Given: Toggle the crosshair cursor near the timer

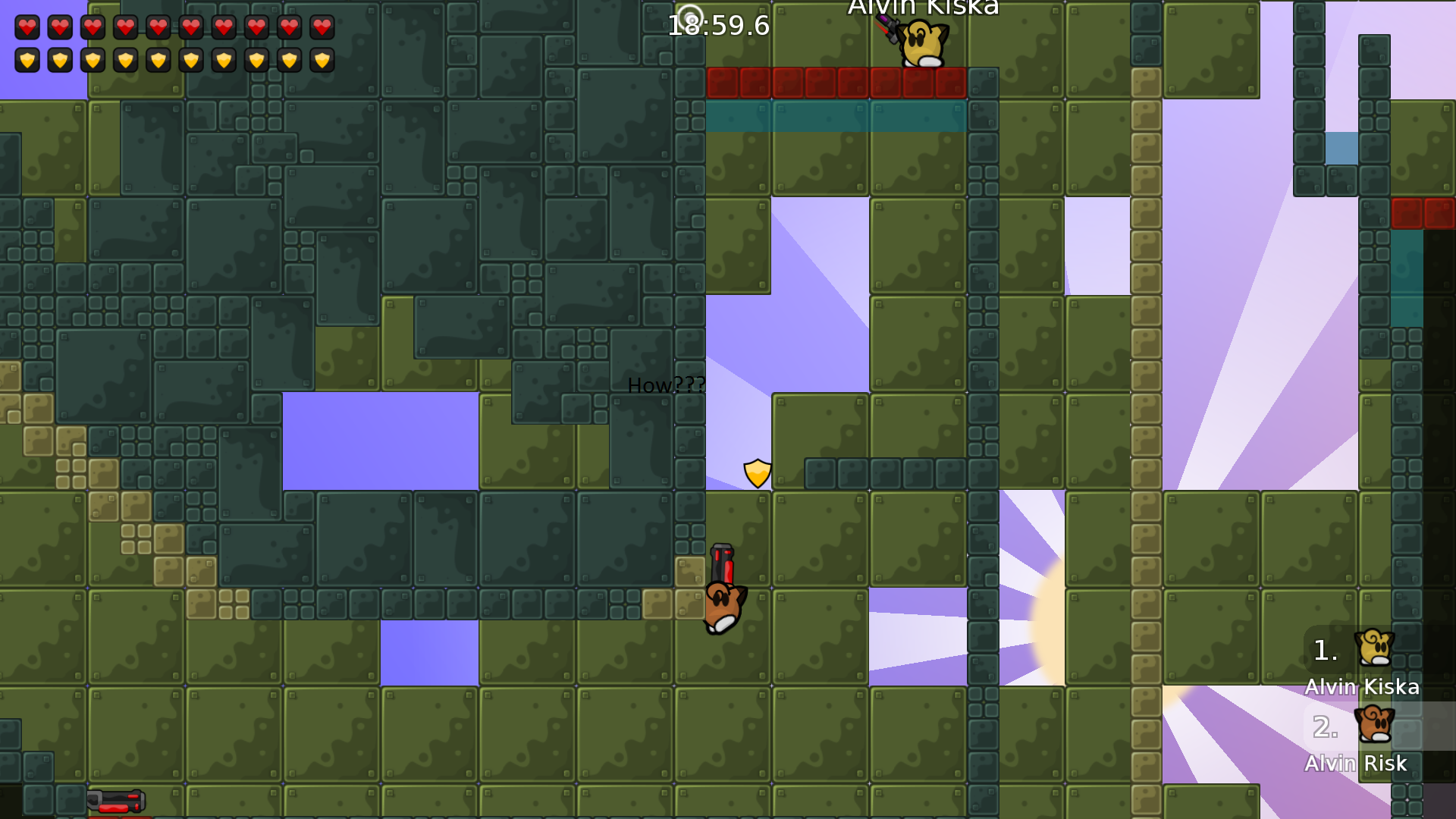Looking at the screenshot, I should [689, 14].
